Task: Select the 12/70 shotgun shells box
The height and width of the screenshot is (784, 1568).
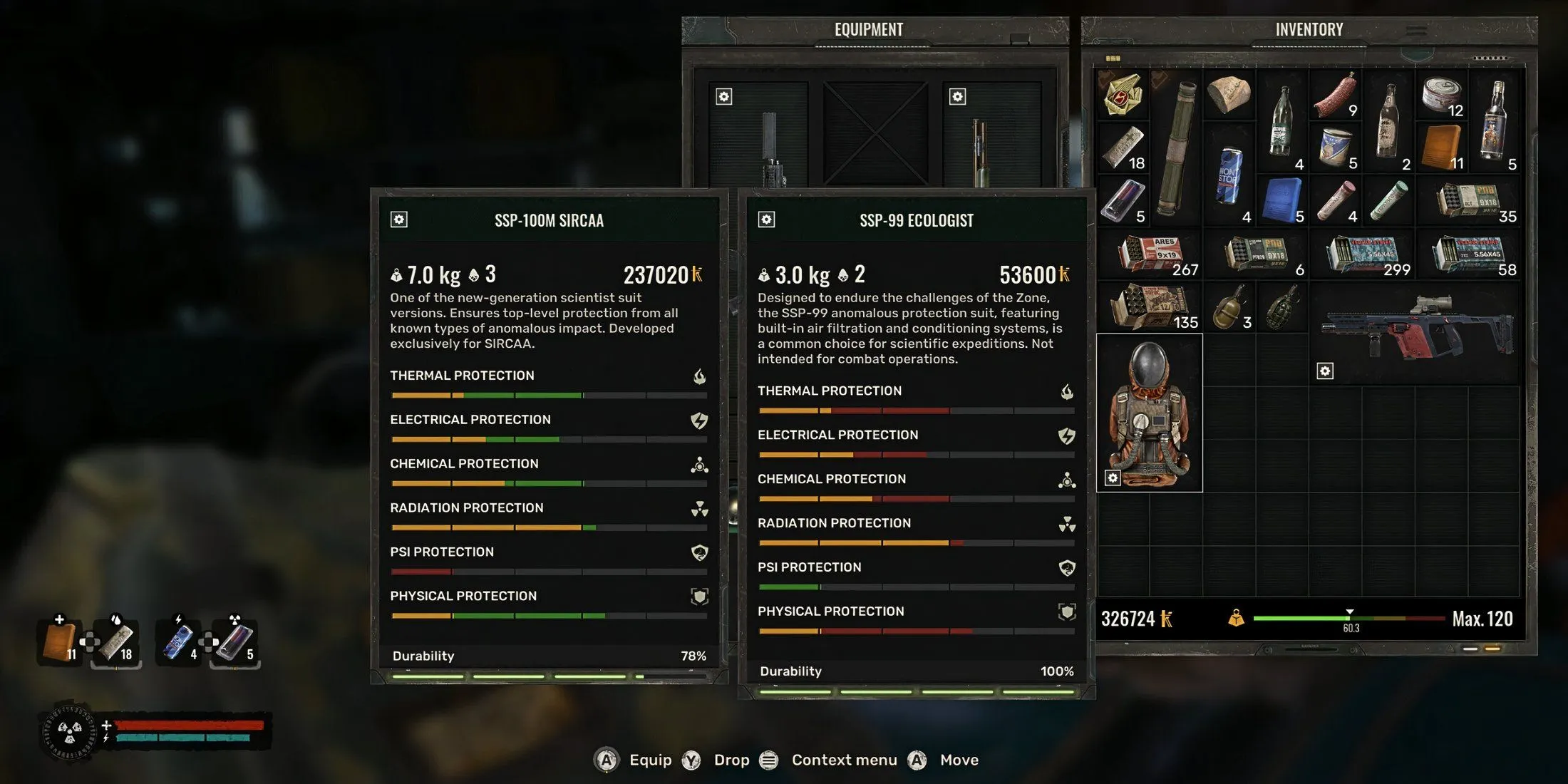Action: click(x=1148, y=307)
